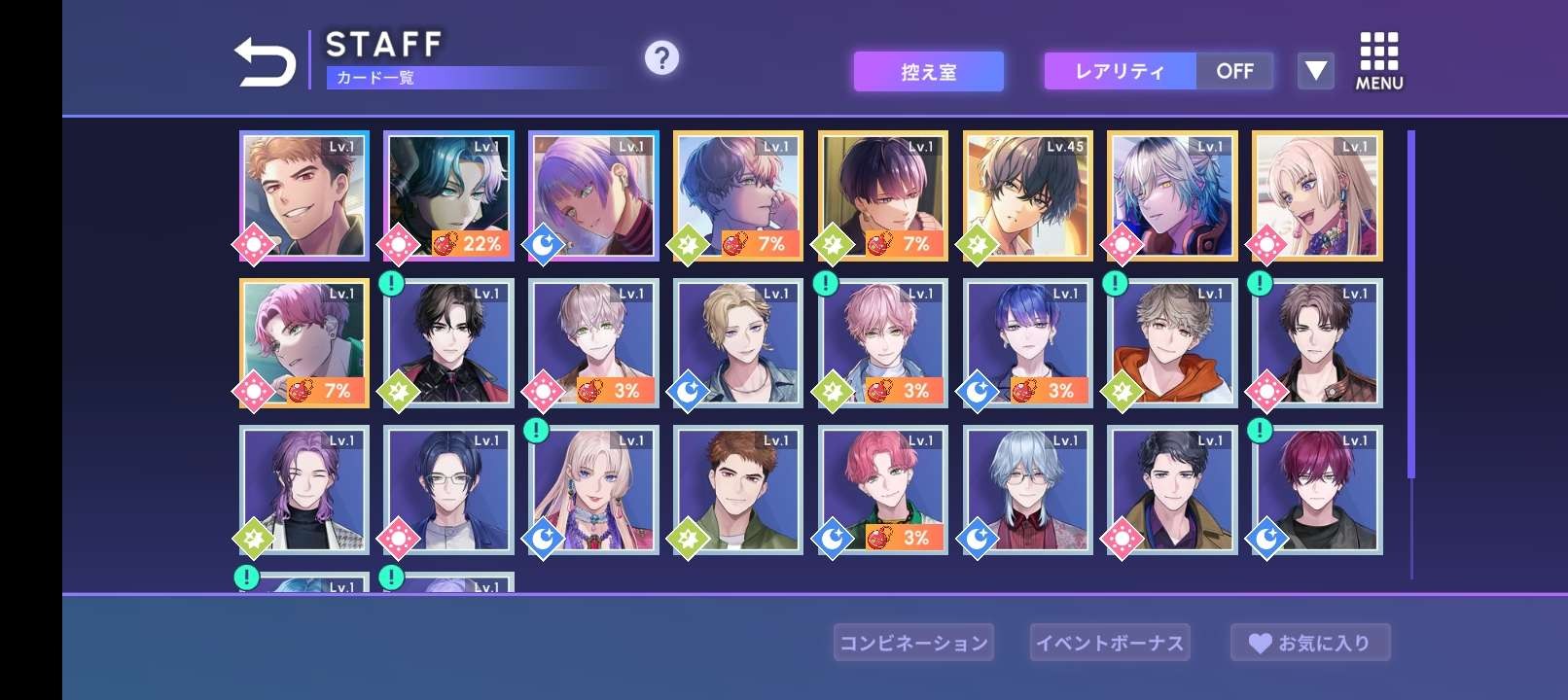This screenshot has height=700, width=1568.
Task: Open the sort dropdown triangle
Action: pos(1315,71)
